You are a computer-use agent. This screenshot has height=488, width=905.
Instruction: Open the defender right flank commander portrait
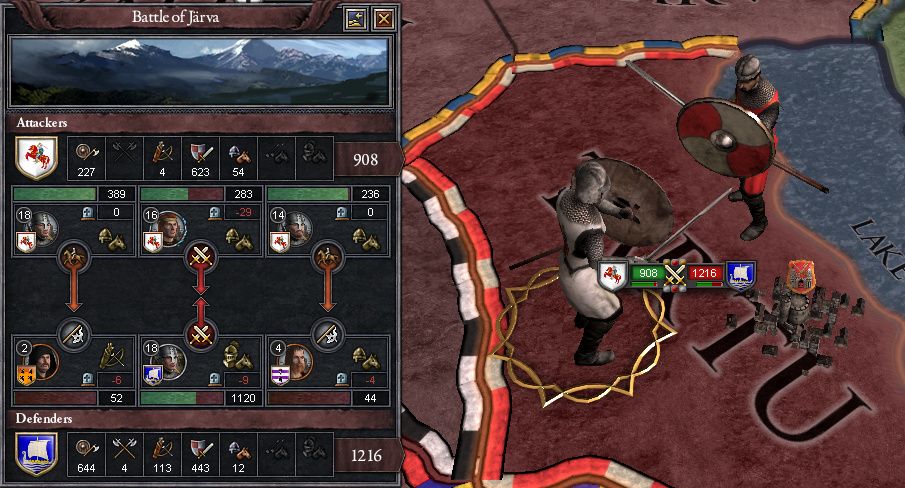(299, 360)
